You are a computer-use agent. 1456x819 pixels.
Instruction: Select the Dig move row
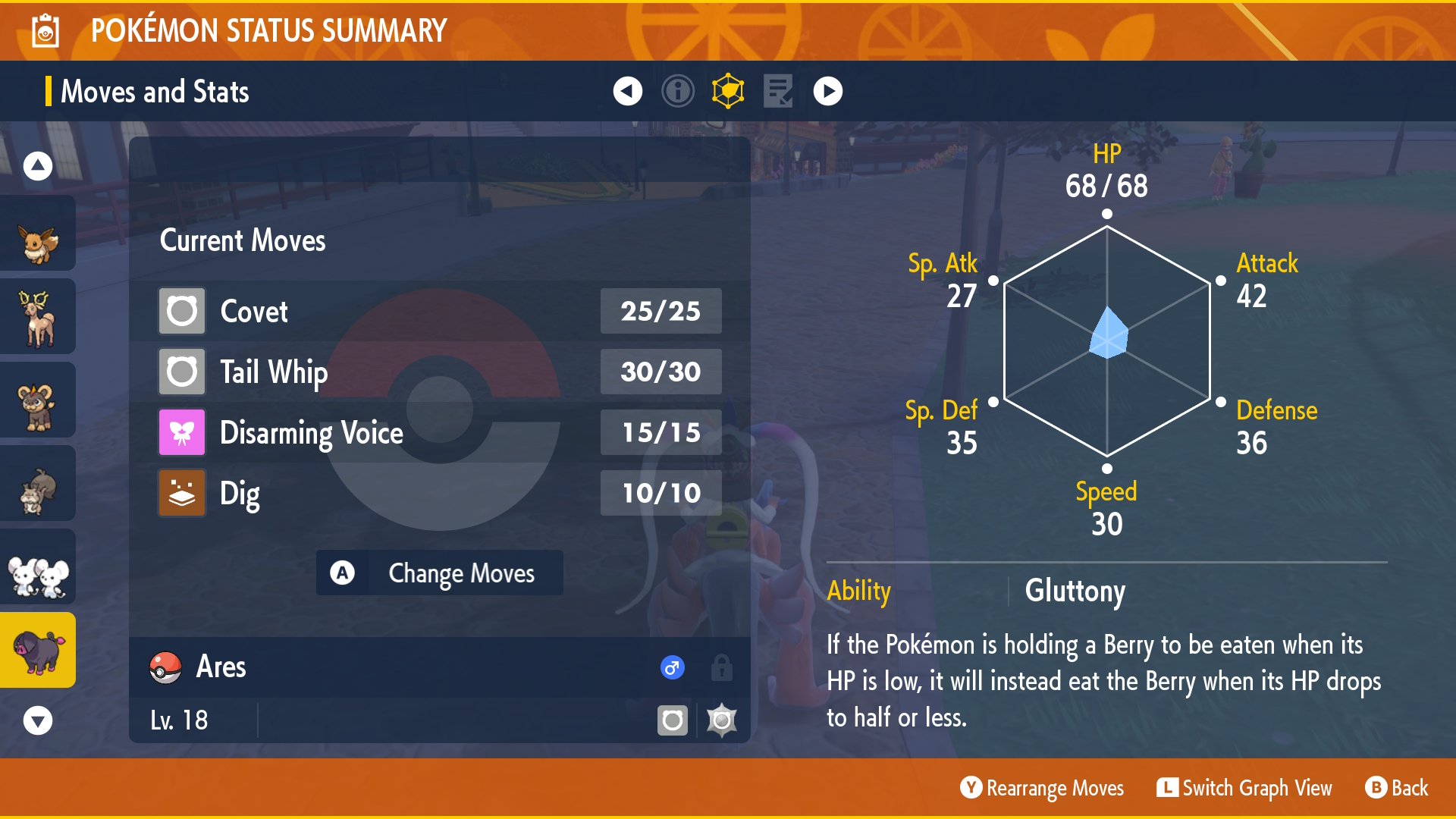tap(440, 493)
